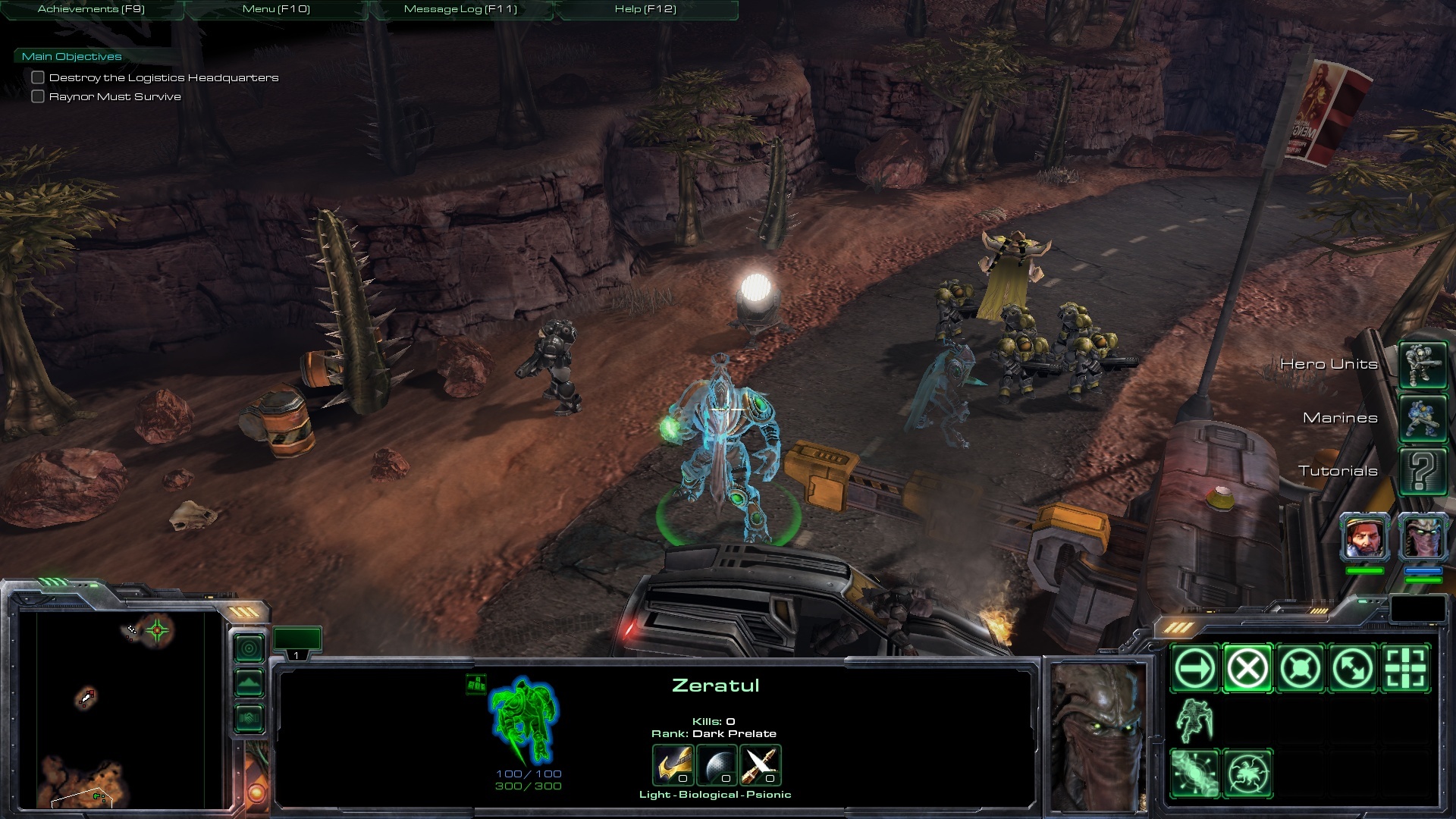Check the Raynor Must Survive objective box
The height and width of the screenshot is (819, 1456).
click(x=38, y=96)
